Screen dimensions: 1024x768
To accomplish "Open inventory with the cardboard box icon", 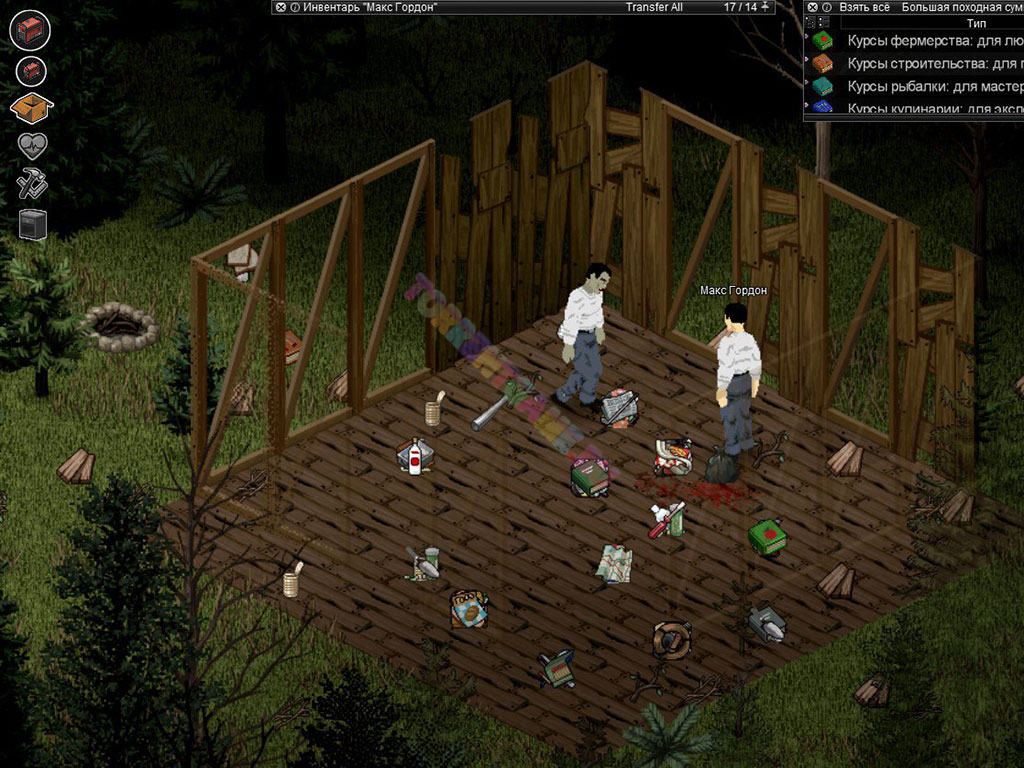I will (x=30, y=108).
